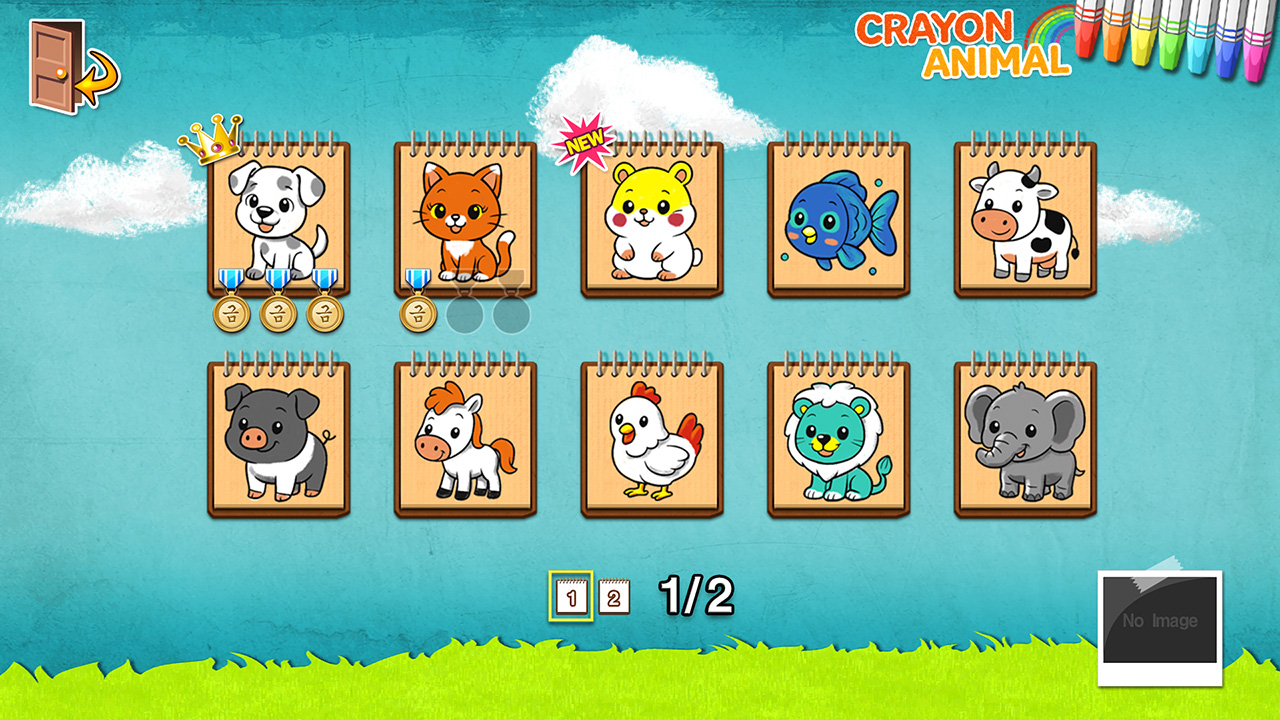Click the first gold medal under the dog
Image resolution: width=1280 pixels, height=720 pixels.
tap(233, 314)
